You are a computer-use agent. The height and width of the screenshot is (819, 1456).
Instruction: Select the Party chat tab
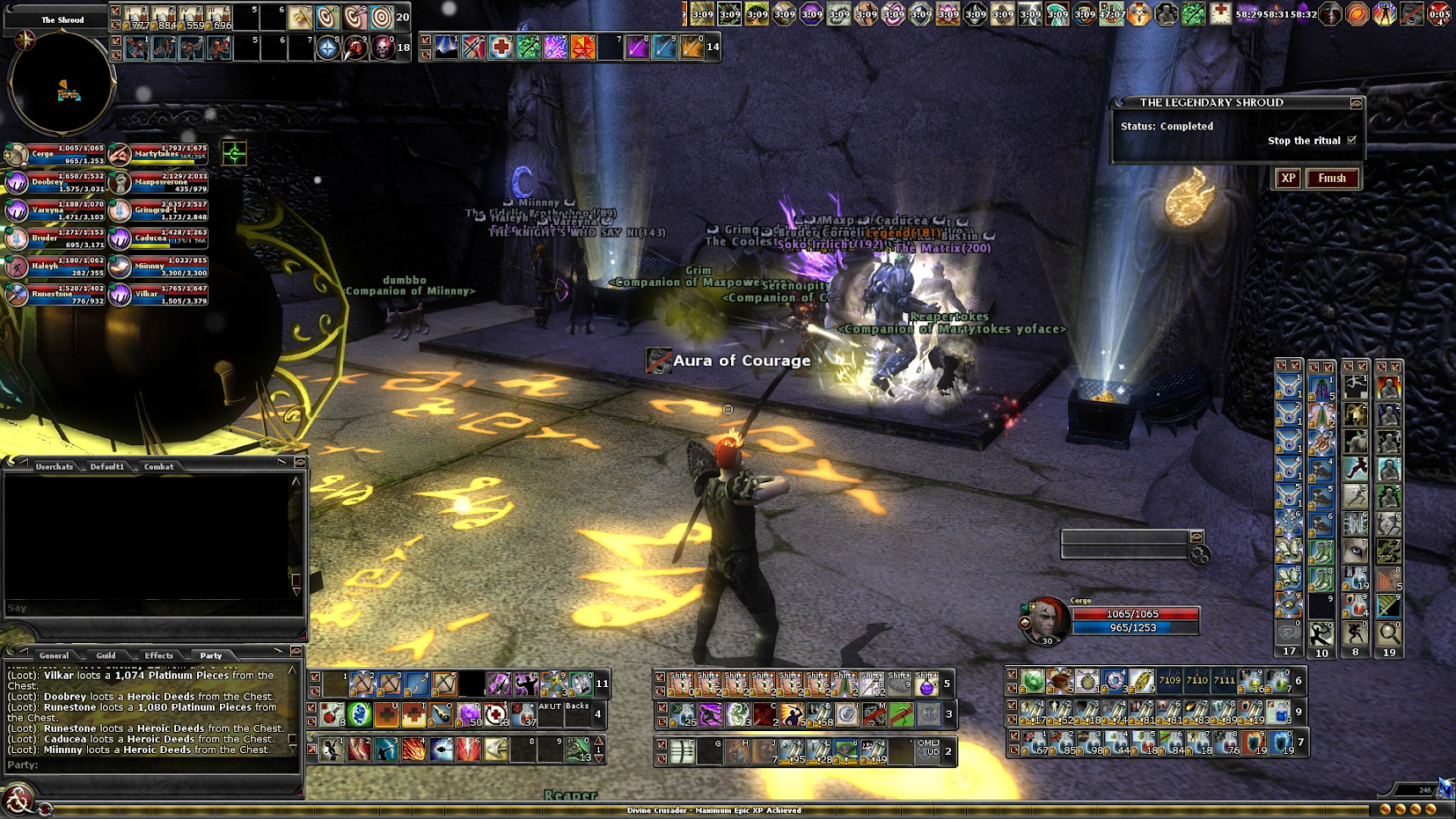[x=211, y=655]
